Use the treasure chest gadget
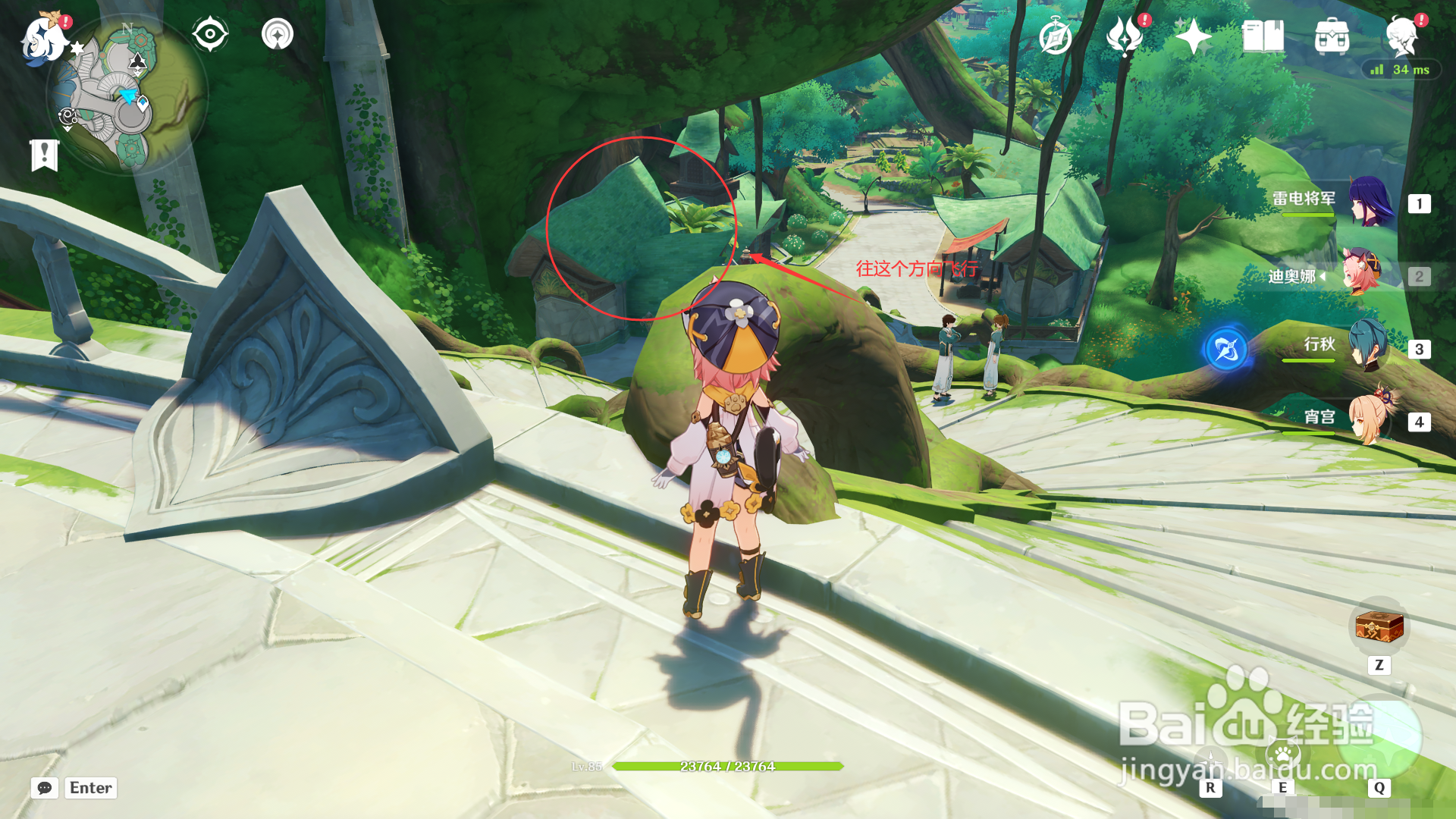Viewport: 1456px width, 819px height. (1379, 628)
